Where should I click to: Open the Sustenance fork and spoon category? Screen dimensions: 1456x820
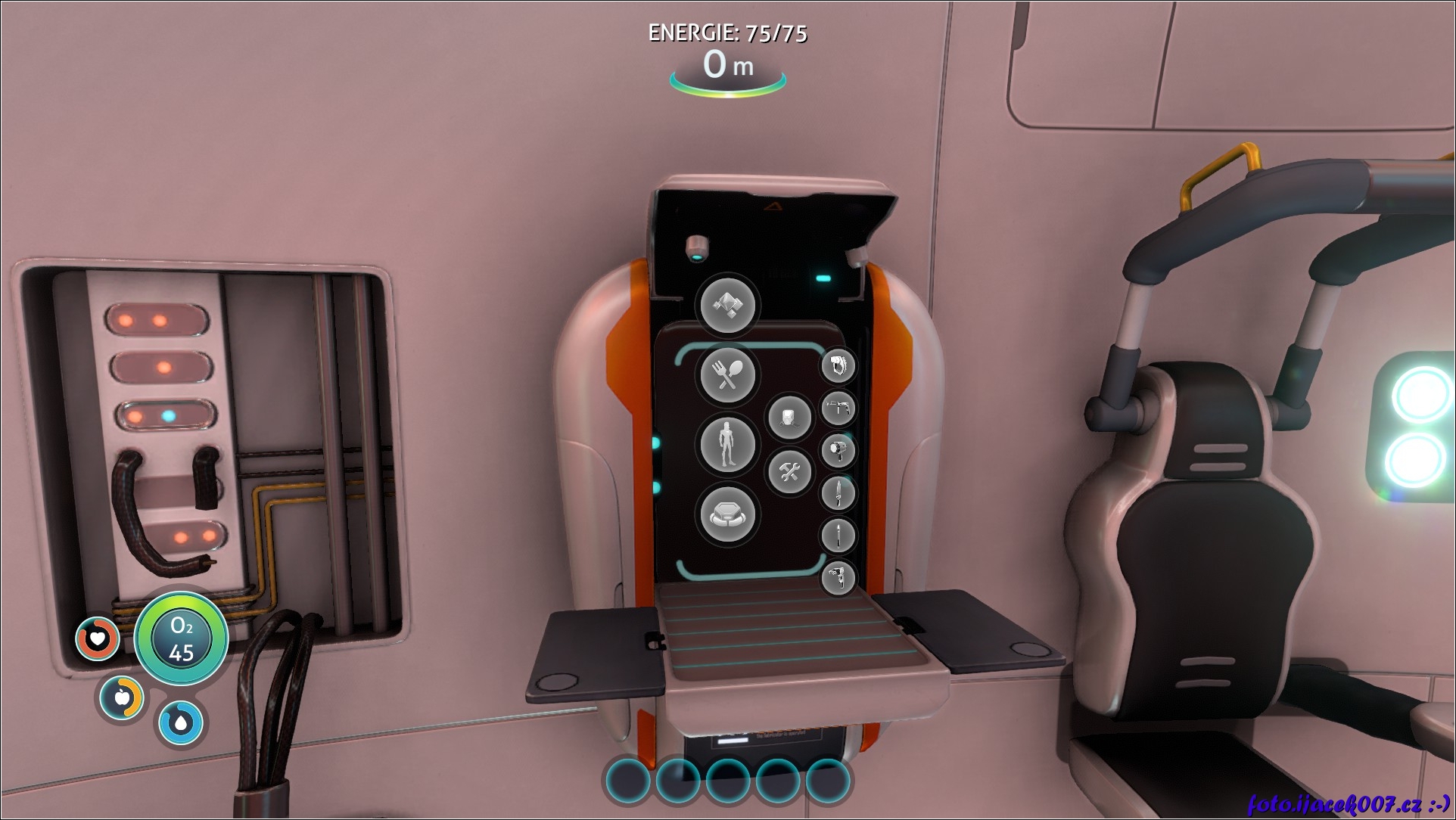point(727,372)
